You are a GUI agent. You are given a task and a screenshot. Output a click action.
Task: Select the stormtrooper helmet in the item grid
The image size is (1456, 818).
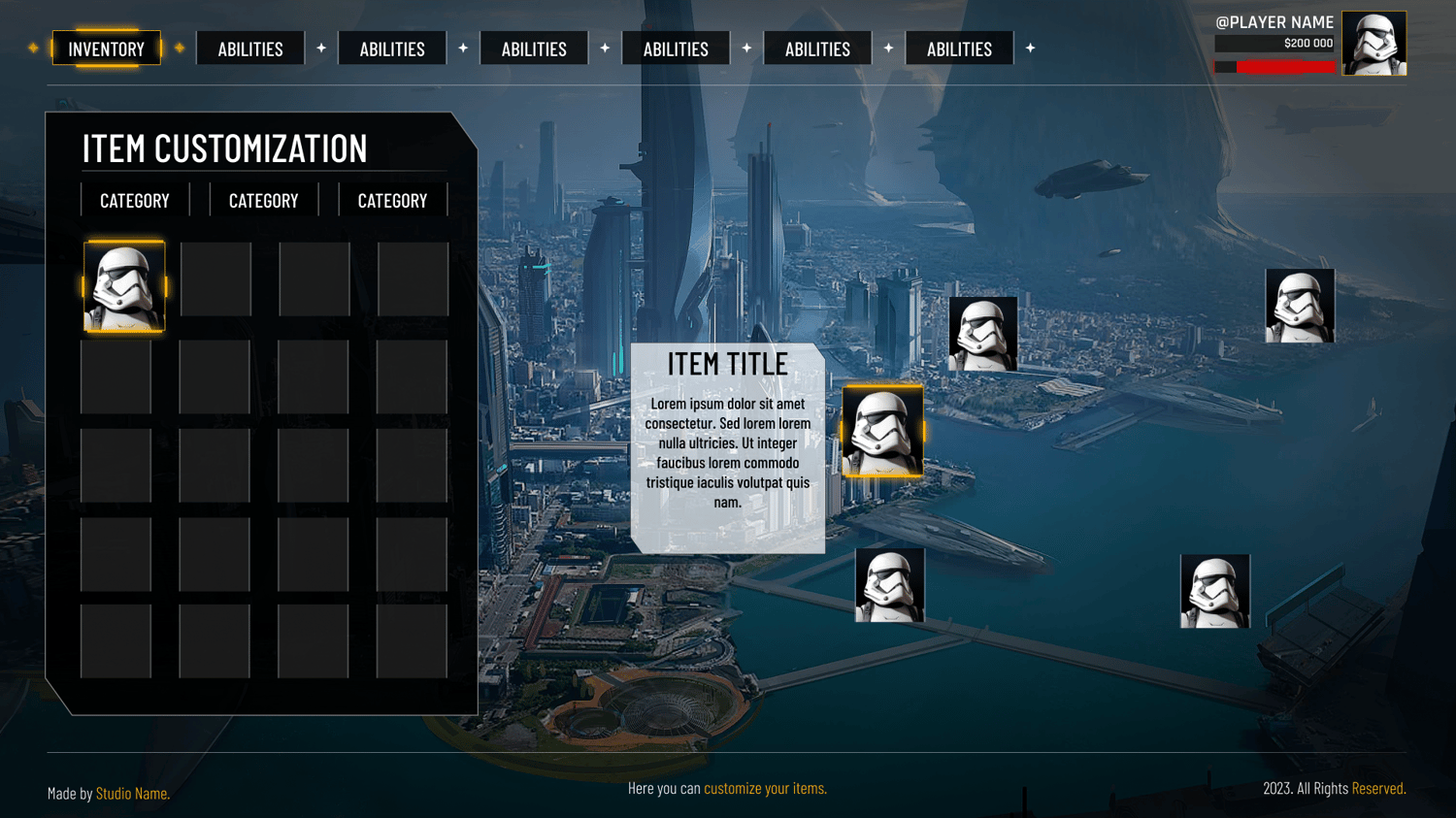point(124,287)
